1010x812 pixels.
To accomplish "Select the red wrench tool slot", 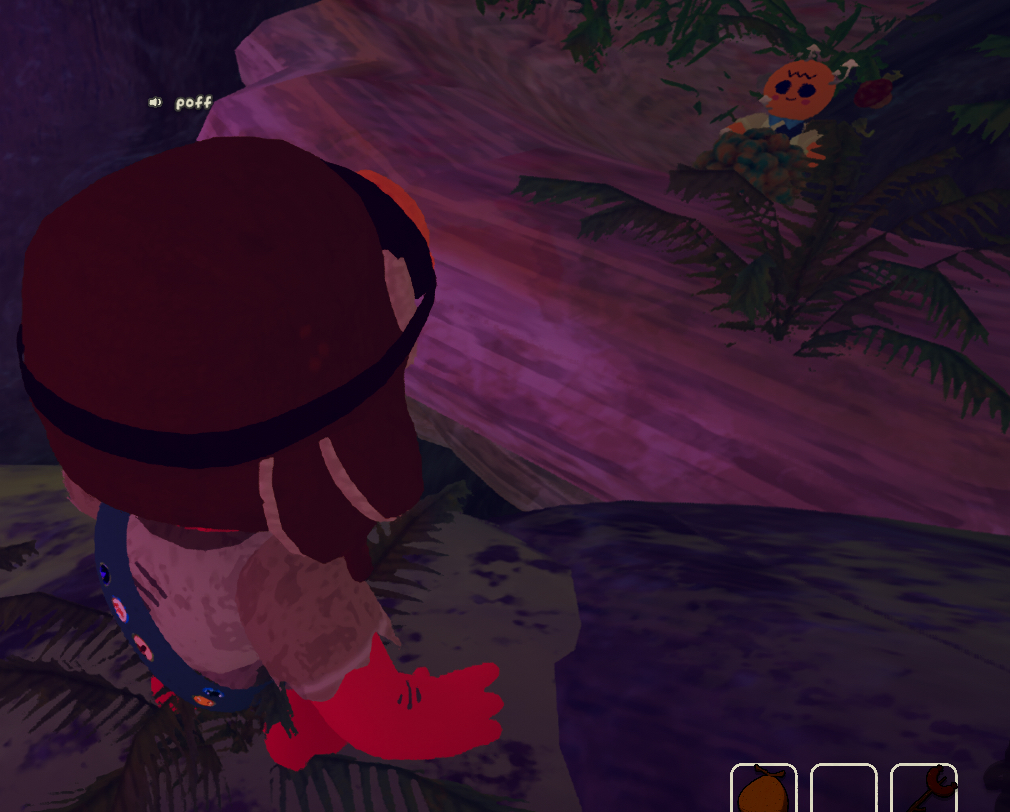I will pyautogui.click(x=923, y=789).
